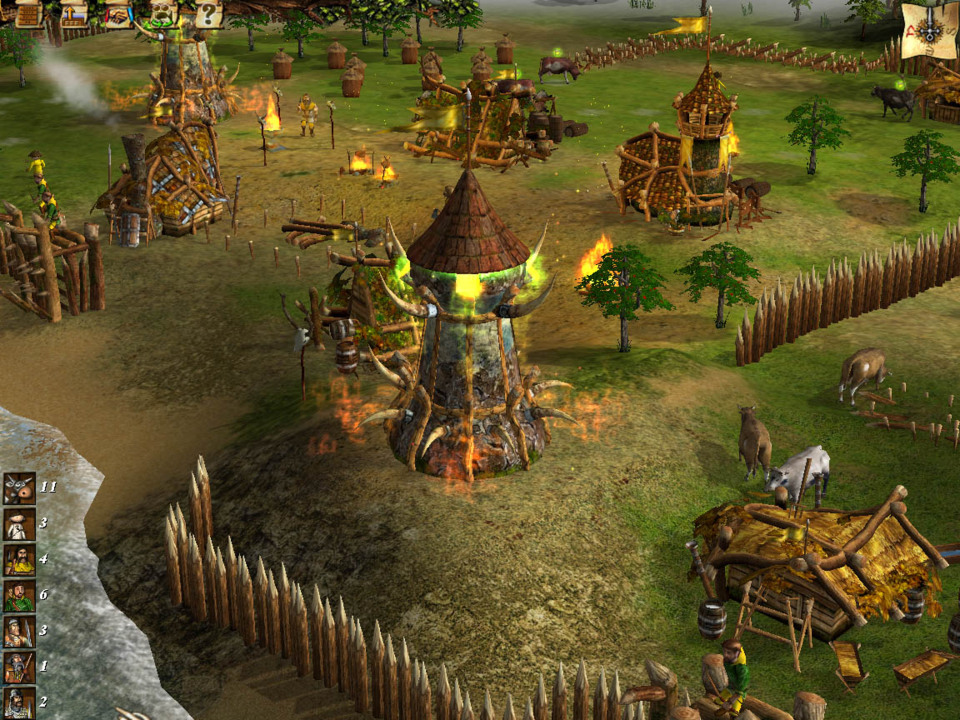This screenshot has width=960, height=720.
Task: Select the cattle group showing 11
Action: (x=19, y=488)
